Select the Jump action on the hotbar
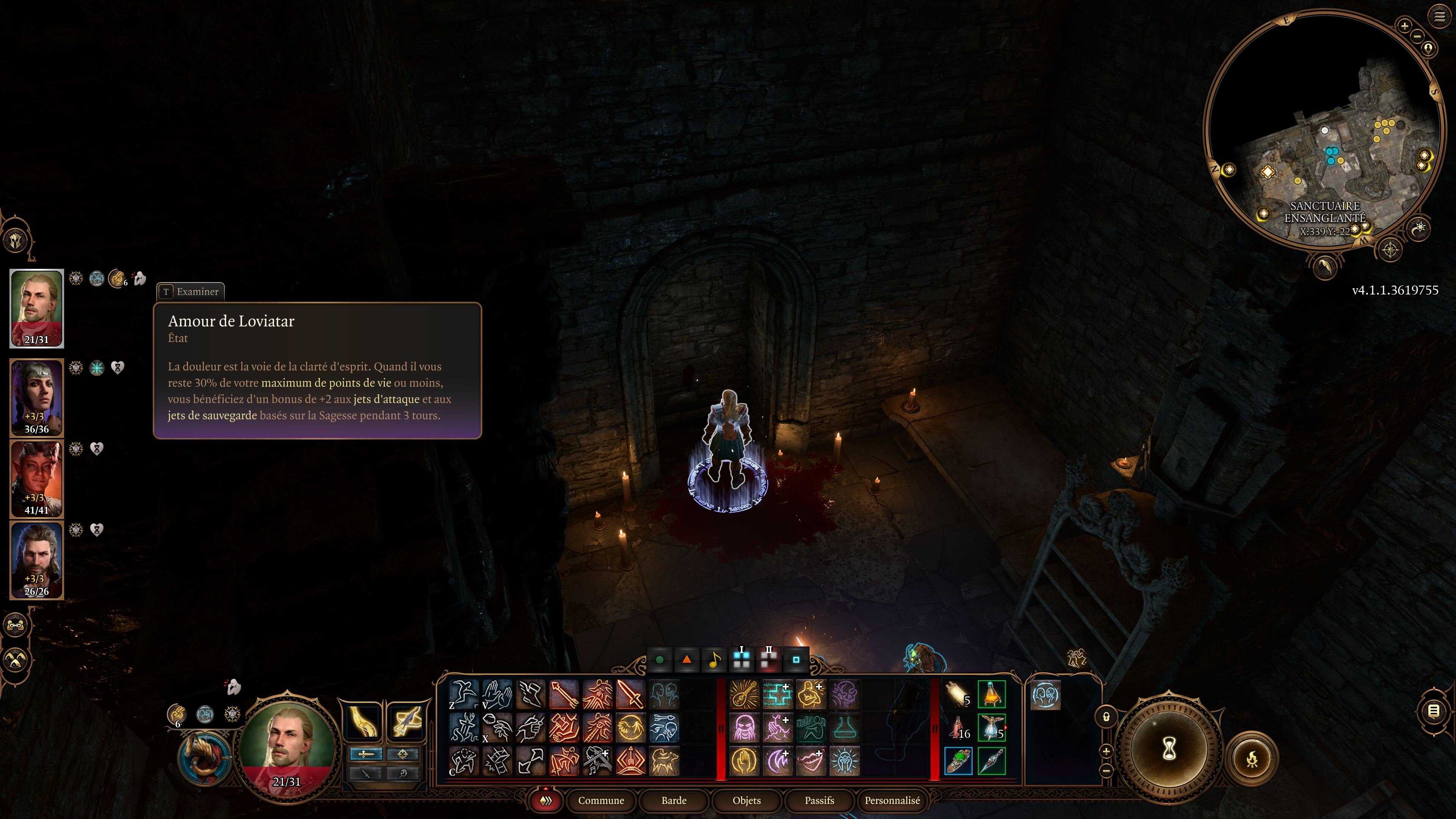 click(x=463, y=694)
